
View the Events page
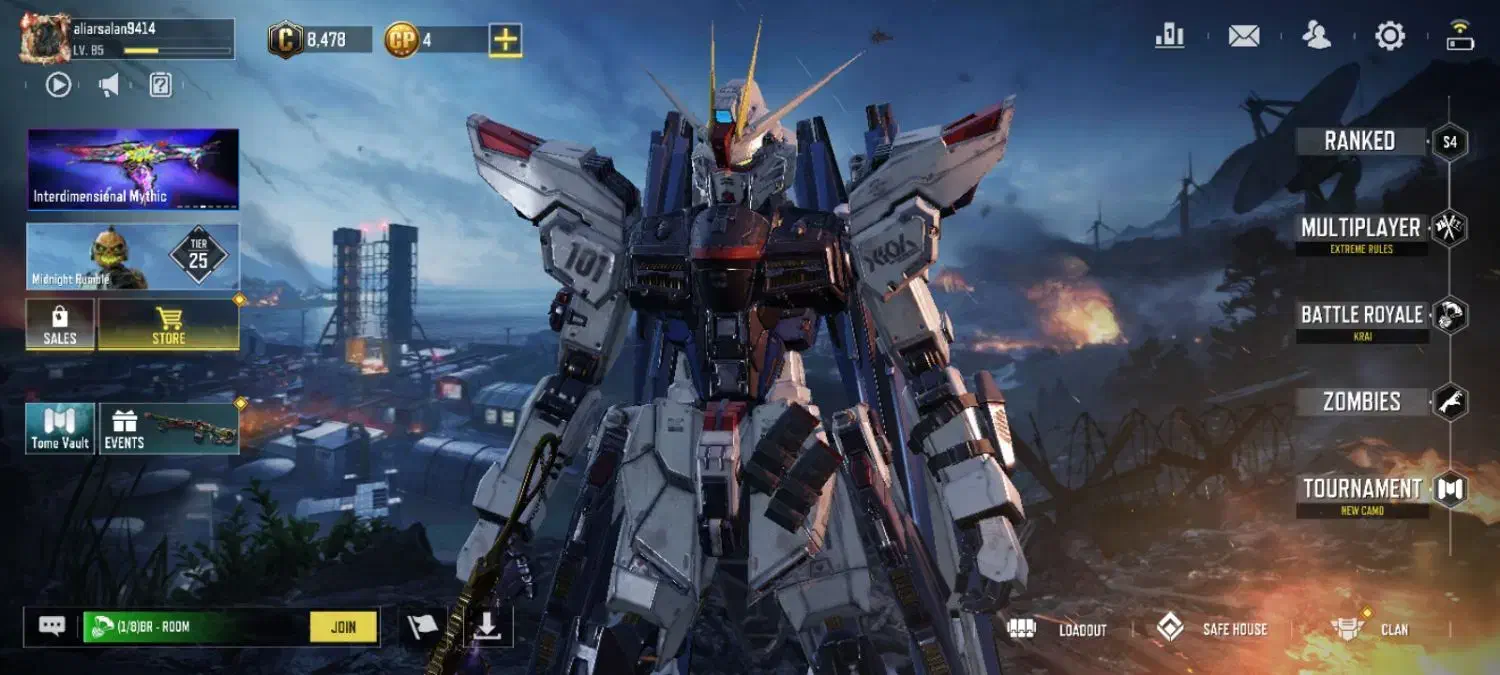click(x=168, y=428)
